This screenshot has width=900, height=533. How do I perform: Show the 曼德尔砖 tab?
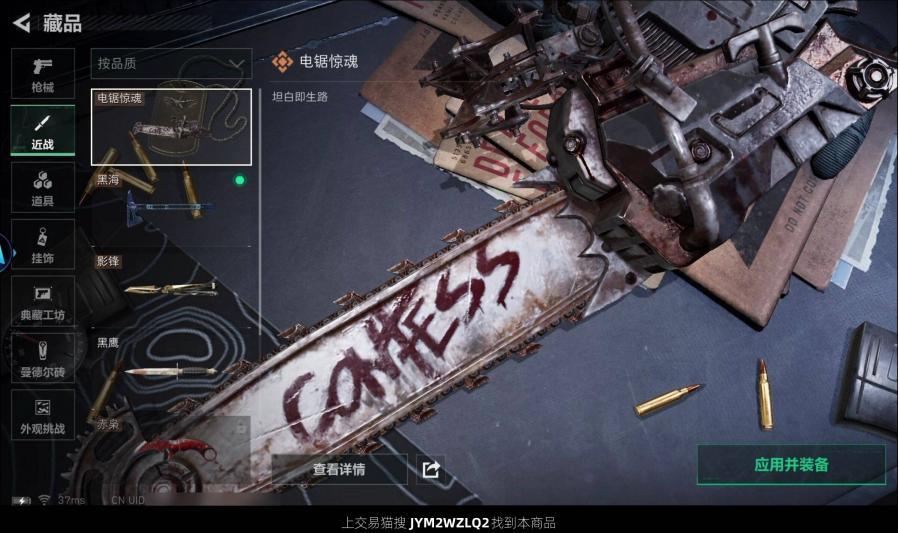tap(42, 358)
